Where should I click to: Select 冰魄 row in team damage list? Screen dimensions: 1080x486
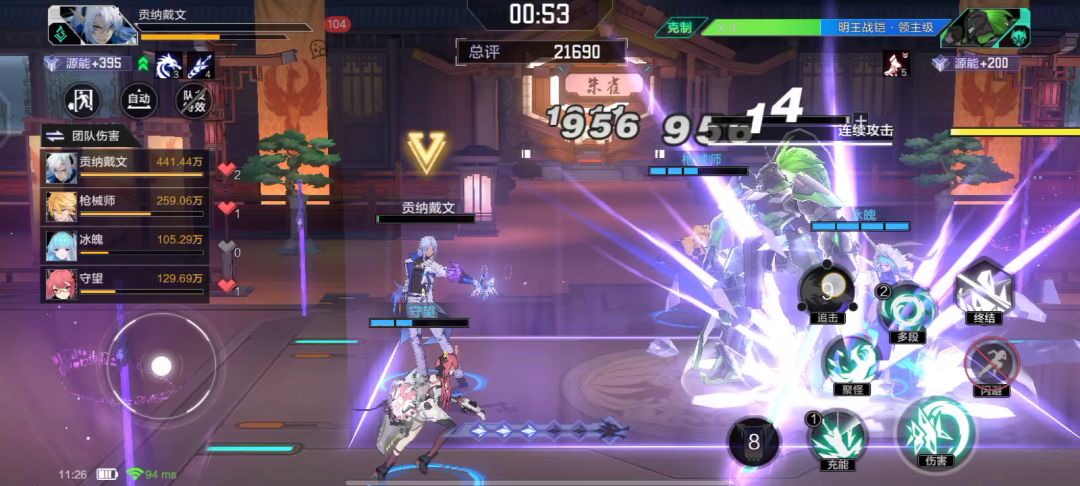124,244
